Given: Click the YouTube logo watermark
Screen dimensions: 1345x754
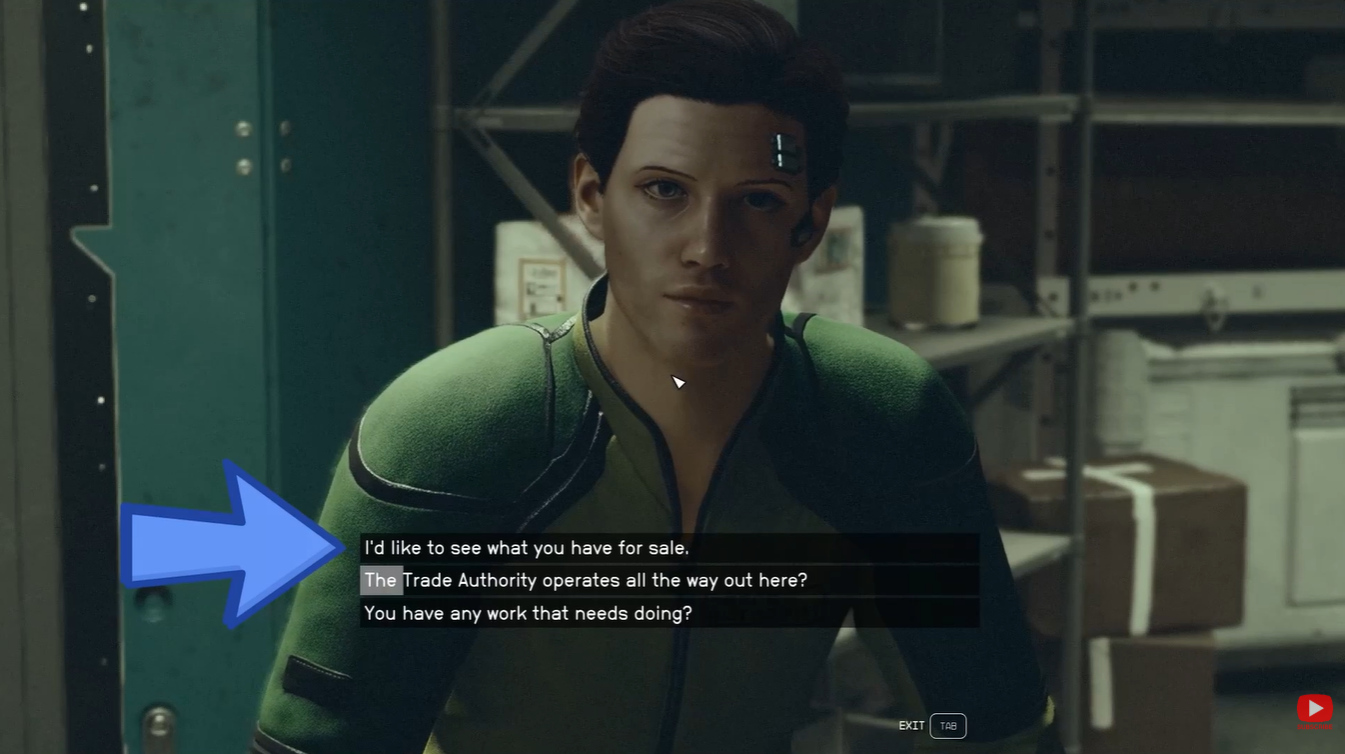Looking at the screenshot, I should point(1314,709).
